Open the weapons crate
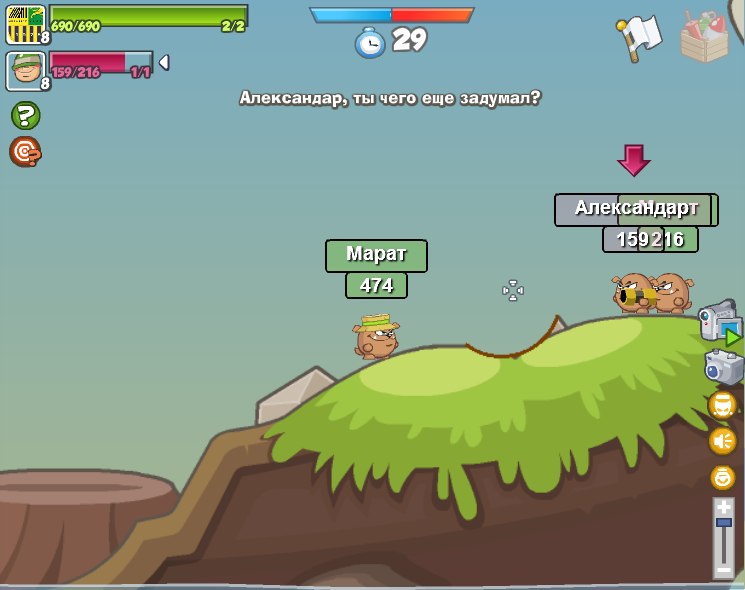The width and height of the screenshot is (745, 590). [x=704, y=36]
